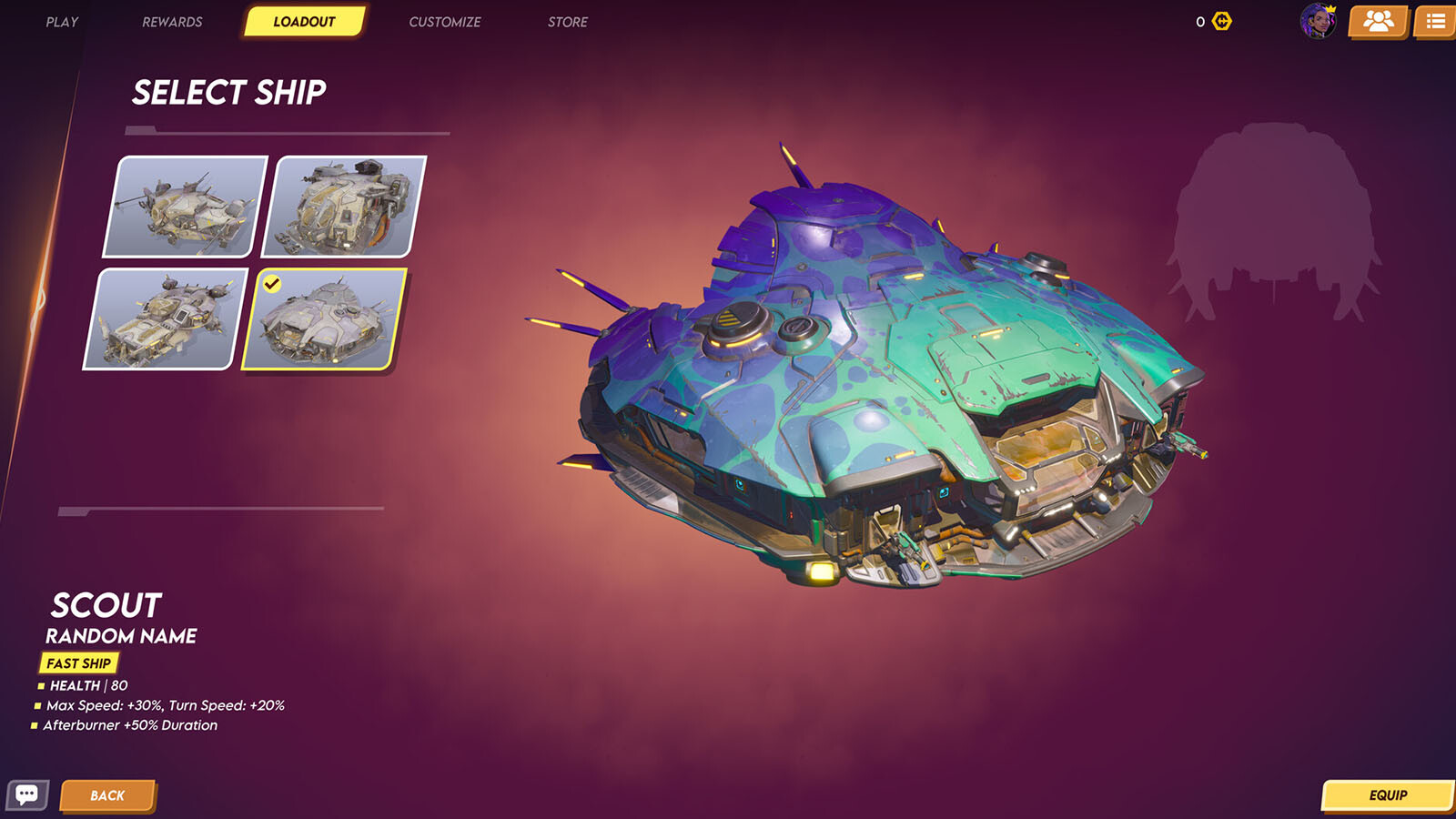1456x819 pixels.
Task: Open the Store tab
Action: click(x=567, y=22)
